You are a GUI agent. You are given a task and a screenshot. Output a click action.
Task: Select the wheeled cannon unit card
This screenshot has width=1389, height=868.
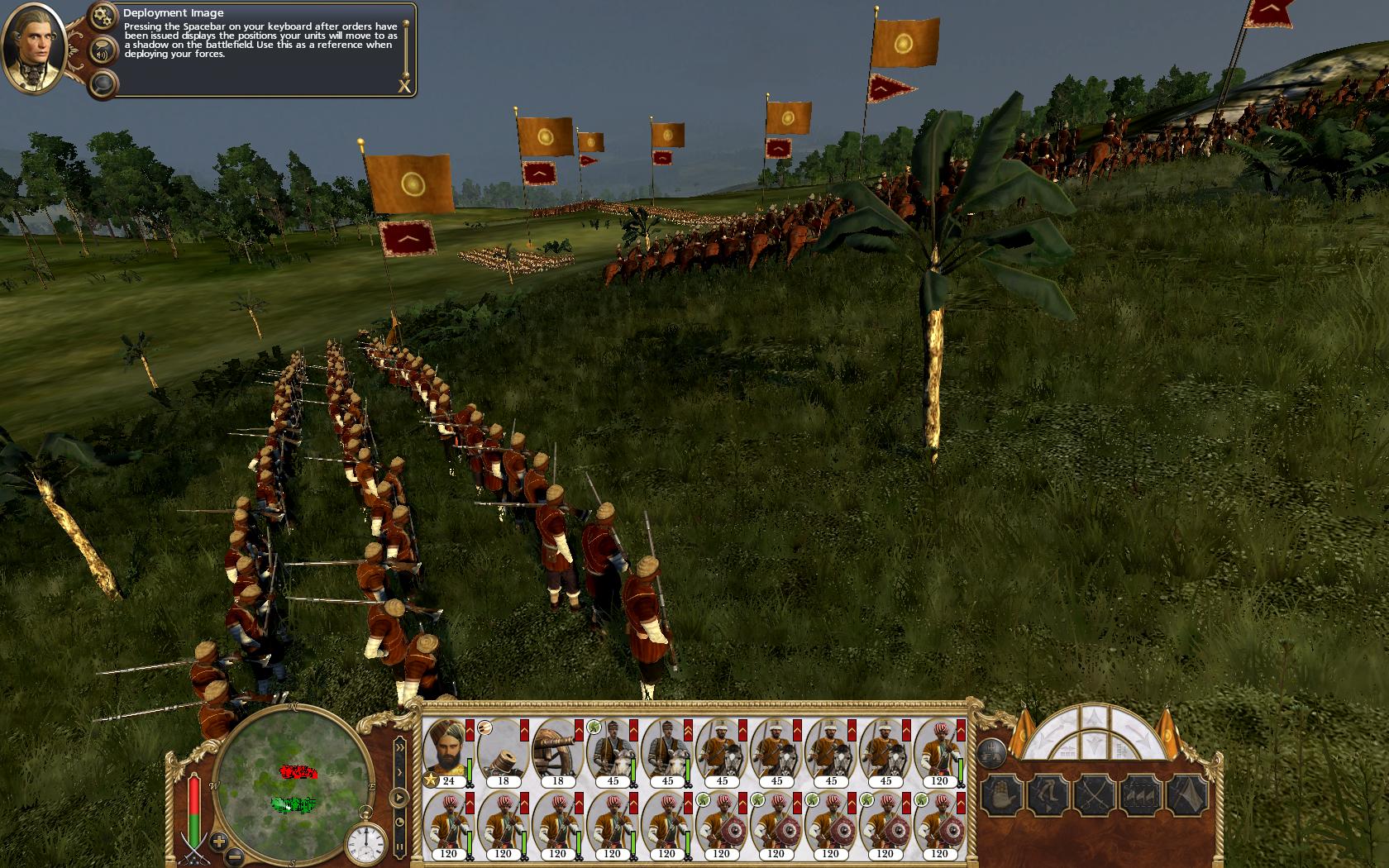pos(557,752)
